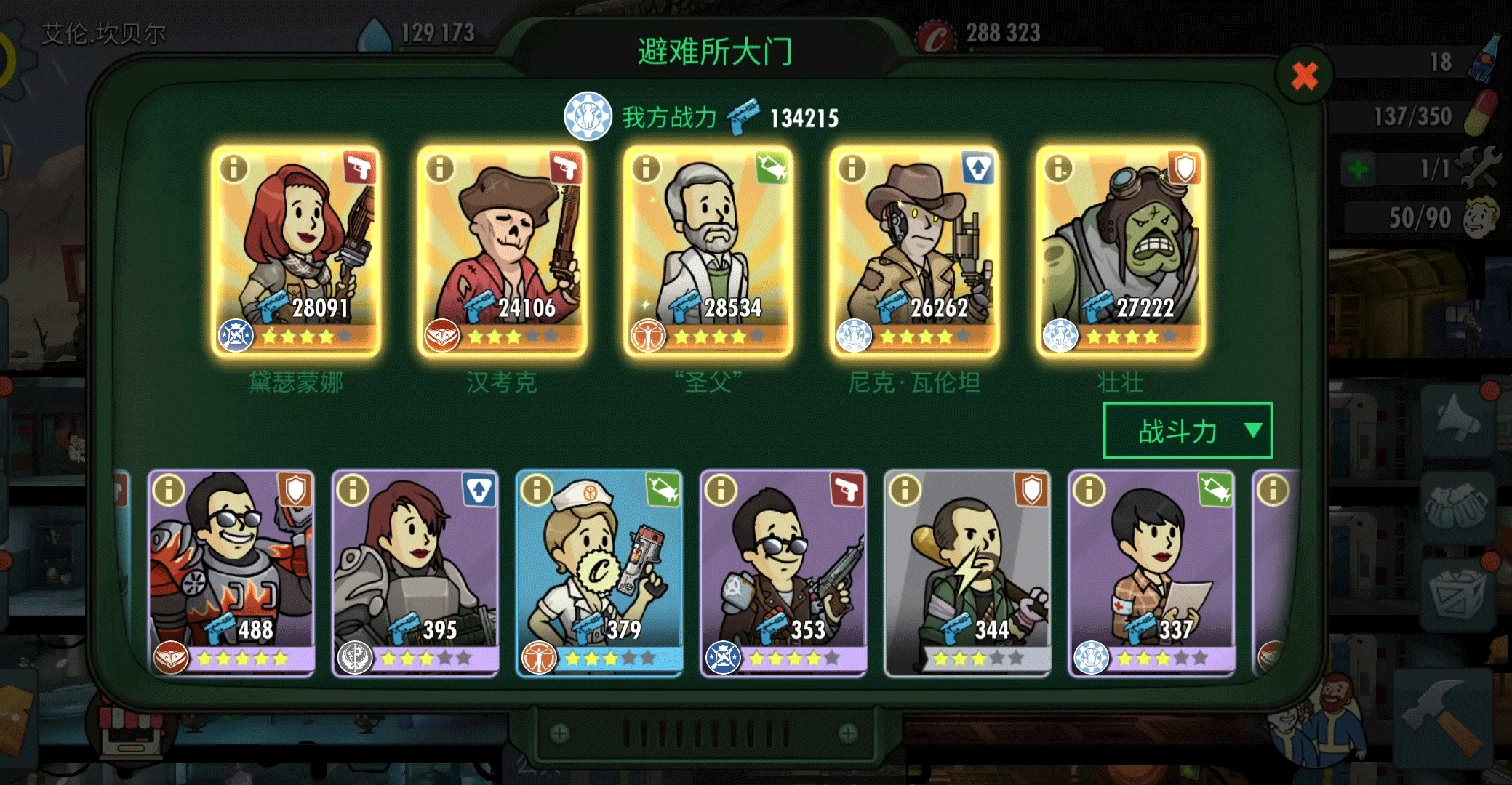Show info on the 汉考克 card
1512x785 pixels.
pos(440,169)
